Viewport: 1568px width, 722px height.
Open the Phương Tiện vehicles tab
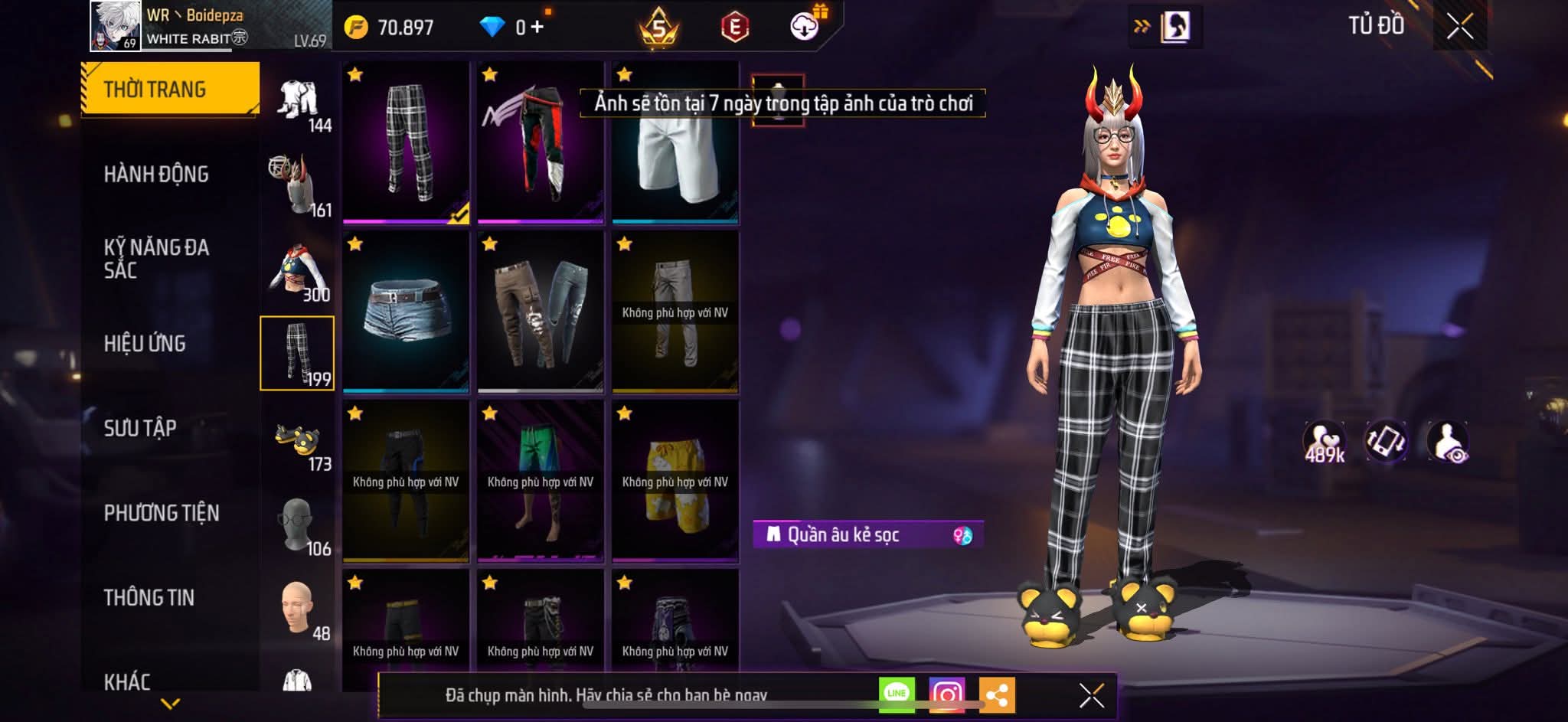point(162,513)
